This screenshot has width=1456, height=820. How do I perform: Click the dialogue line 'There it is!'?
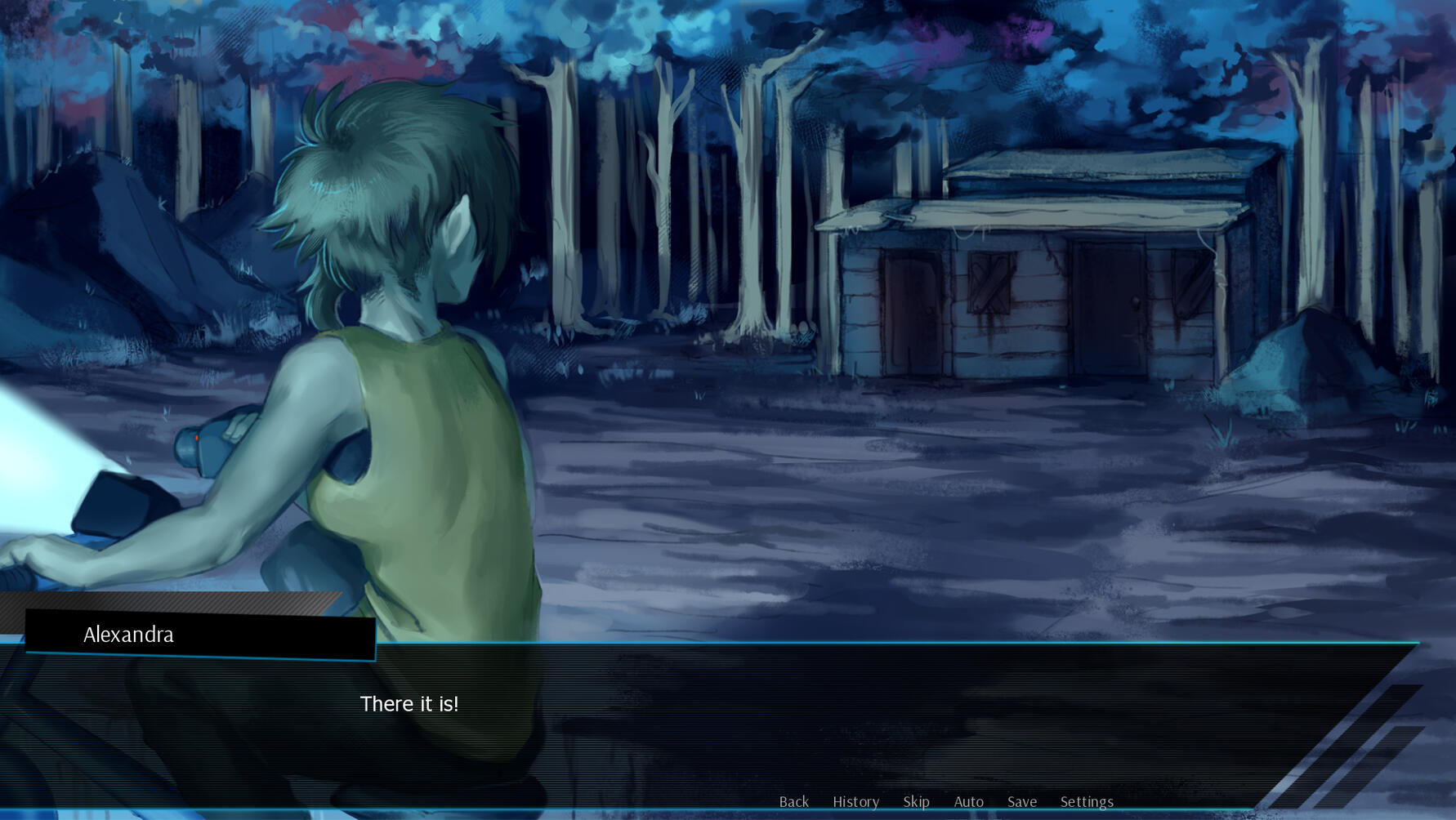[410, 704]
